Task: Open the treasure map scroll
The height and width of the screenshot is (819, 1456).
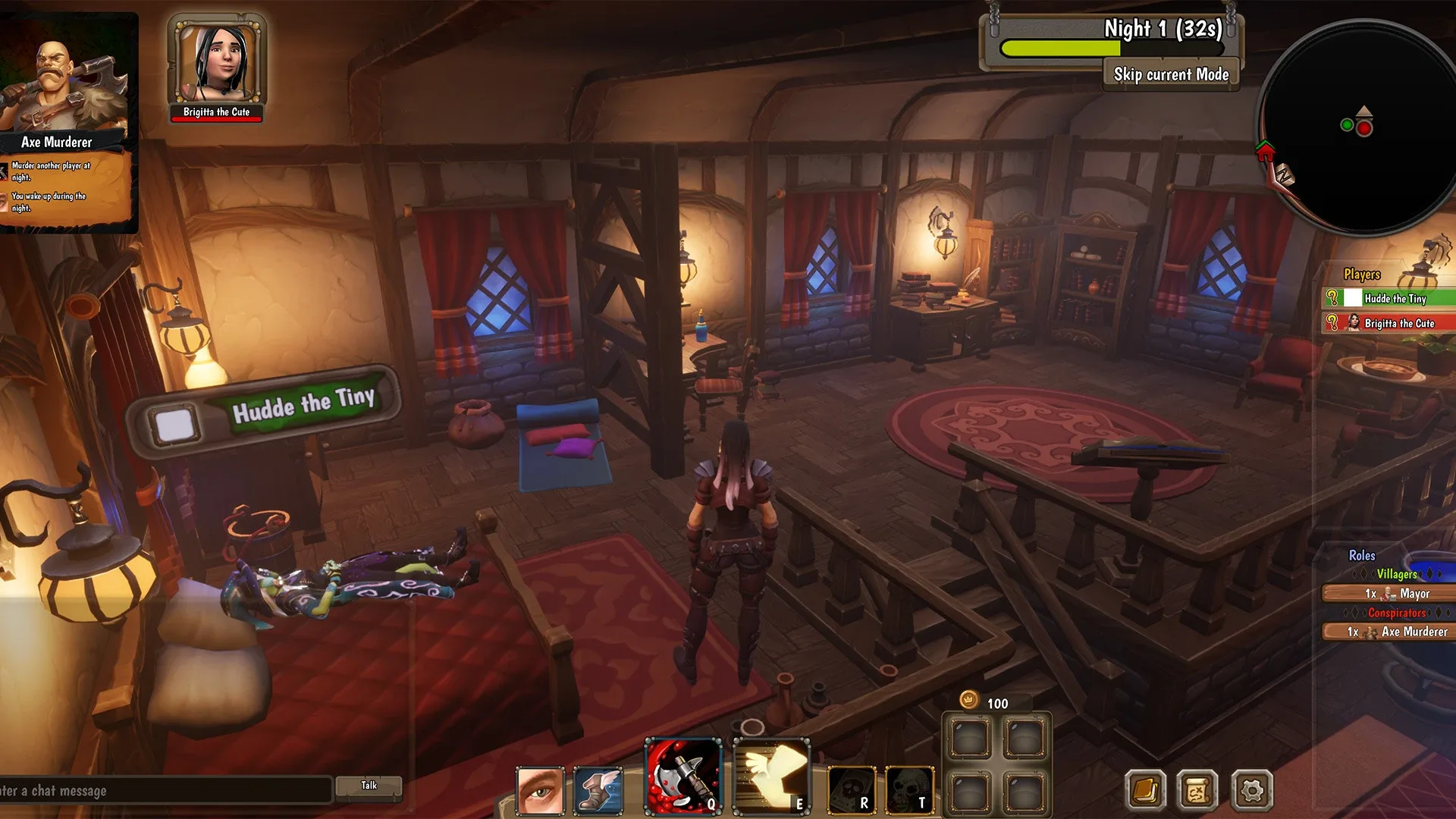Action: tap(1197, 790)
